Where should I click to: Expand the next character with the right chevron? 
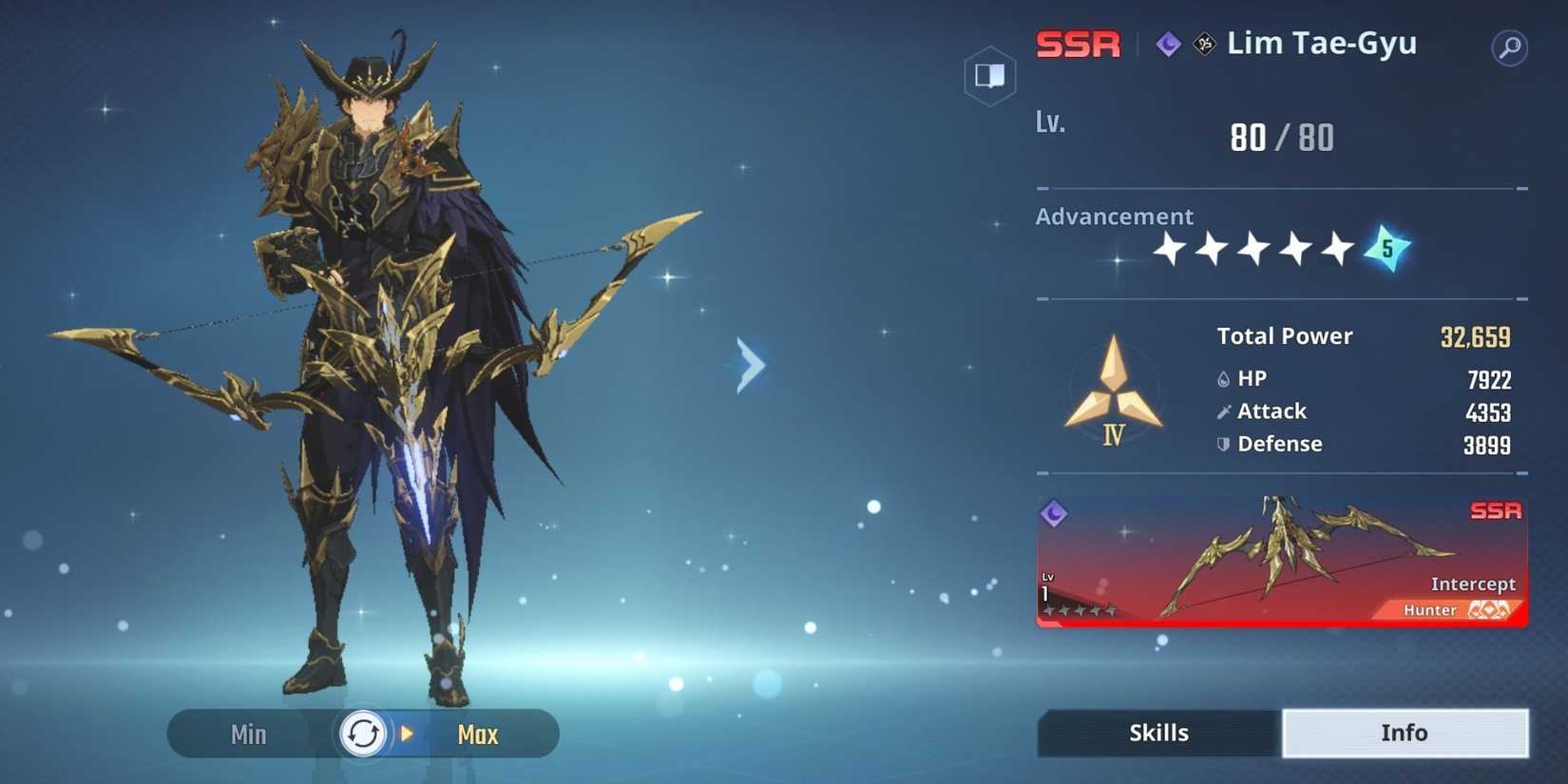pyautogui.click(x=750, y=365)
